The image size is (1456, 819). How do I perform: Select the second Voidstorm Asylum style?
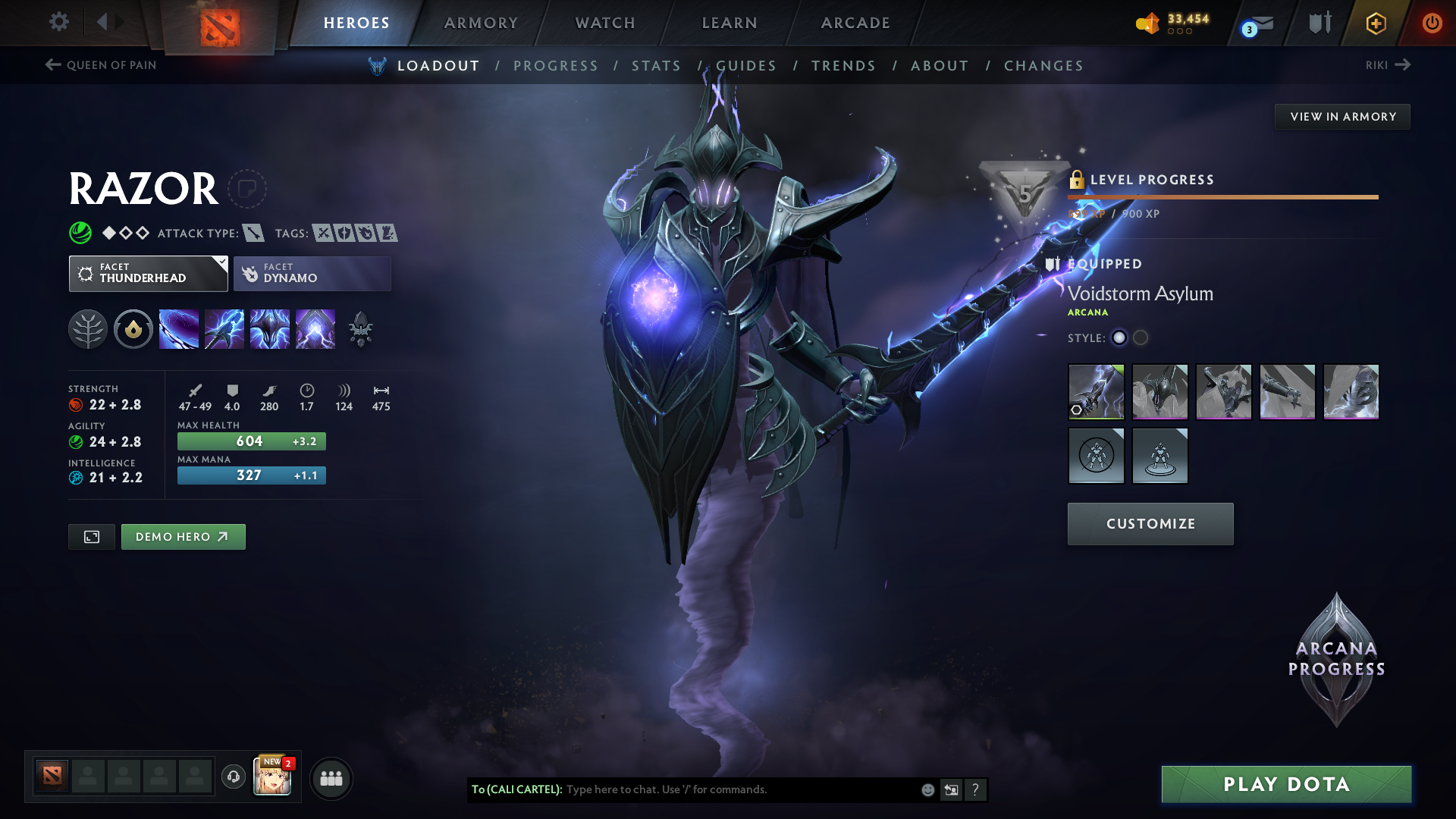pyautogui.click(x=1141, y=338)
